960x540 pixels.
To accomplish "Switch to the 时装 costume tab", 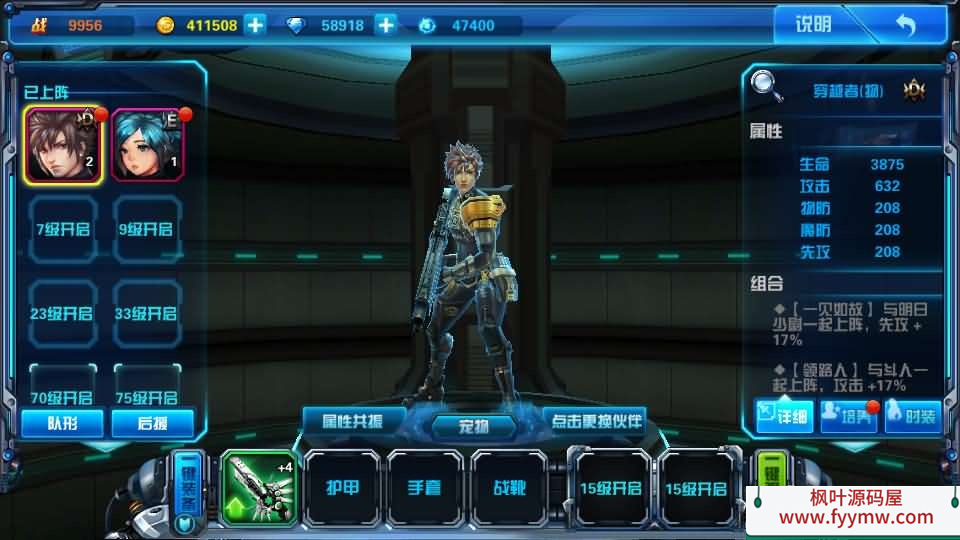I will (x=911, y=415).
